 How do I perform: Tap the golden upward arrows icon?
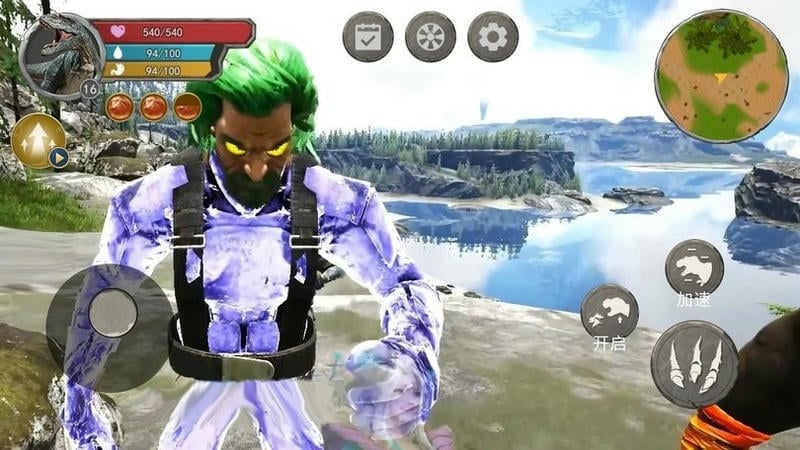tap(38, 140)
